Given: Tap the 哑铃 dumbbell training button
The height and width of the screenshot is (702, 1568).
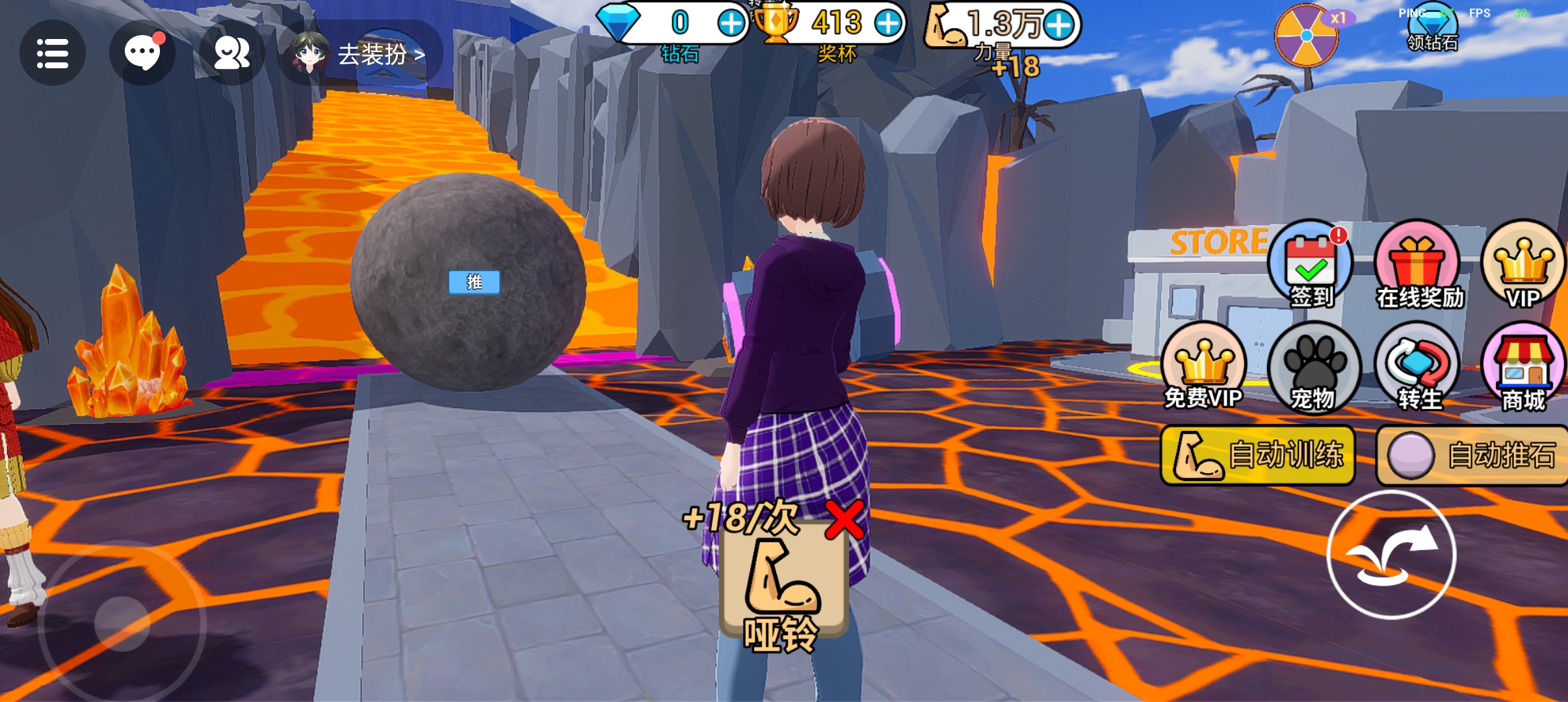Looking at the screenshot, I should [x=783, y=588].
